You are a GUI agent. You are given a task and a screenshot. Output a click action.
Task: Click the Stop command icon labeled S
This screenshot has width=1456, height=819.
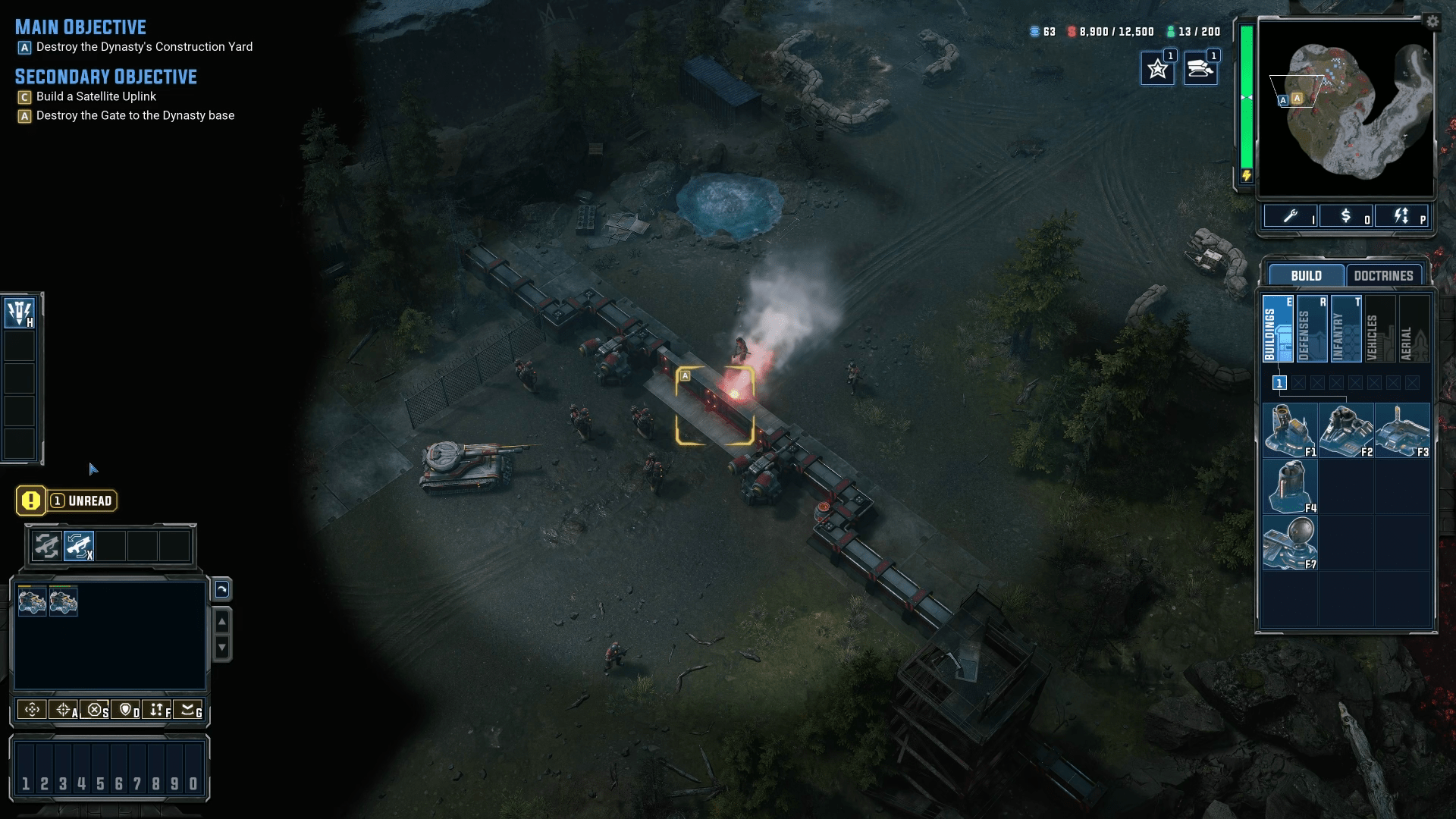(96, 711)
